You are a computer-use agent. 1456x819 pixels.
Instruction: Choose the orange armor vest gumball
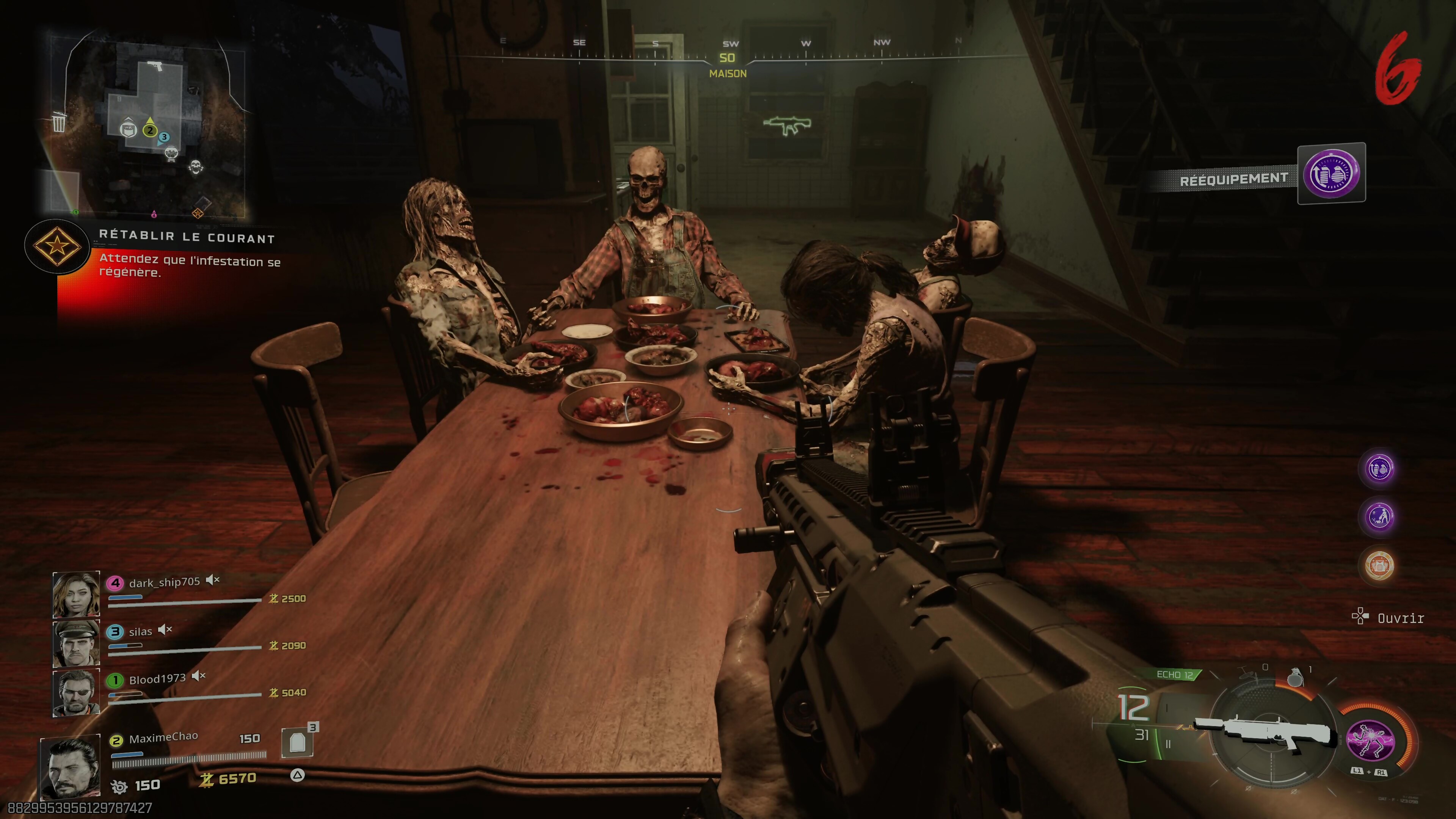pos(1379,565)
